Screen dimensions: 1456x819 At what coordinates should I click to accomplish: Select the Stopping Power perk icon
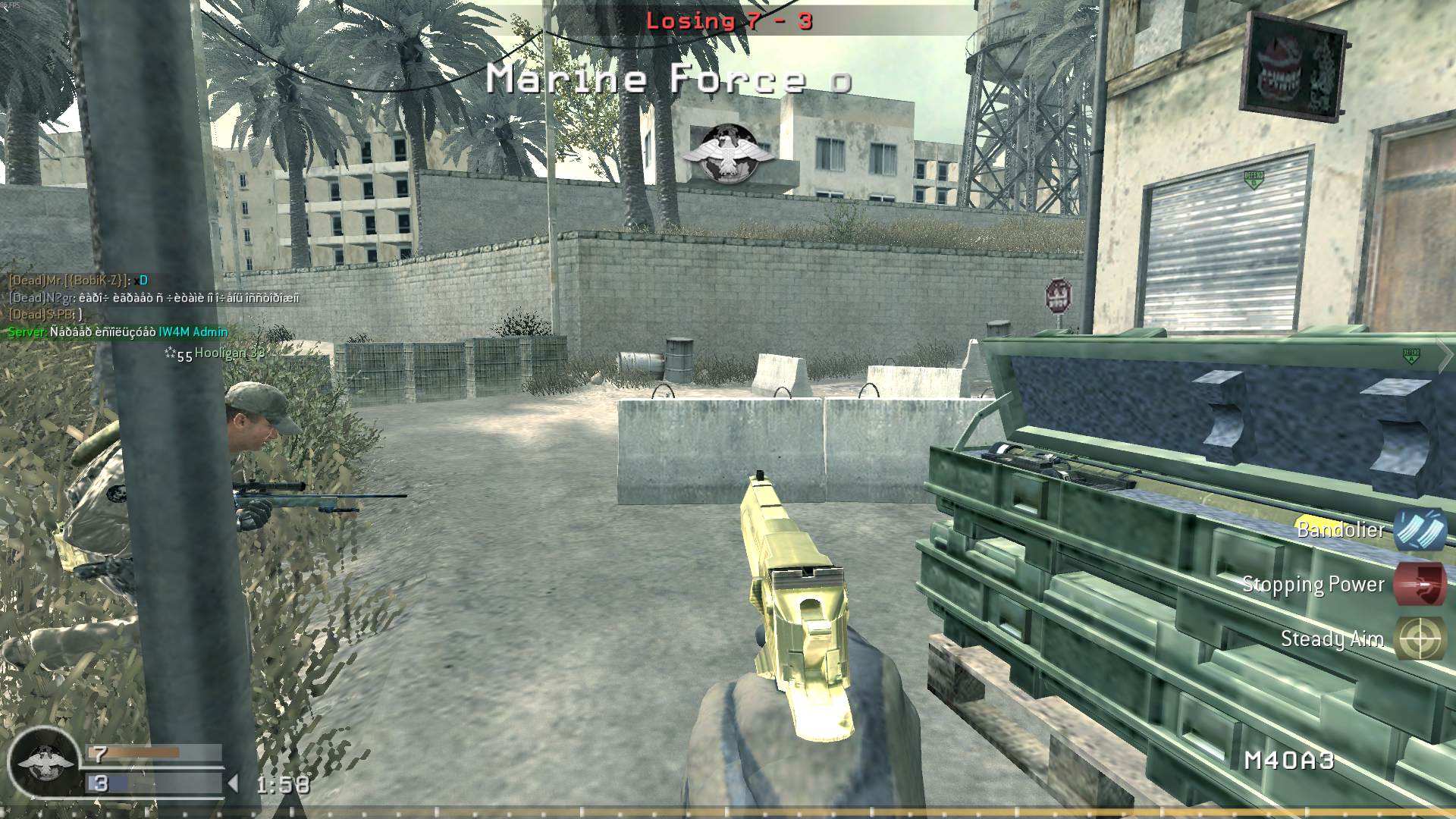click(1423, 585)
